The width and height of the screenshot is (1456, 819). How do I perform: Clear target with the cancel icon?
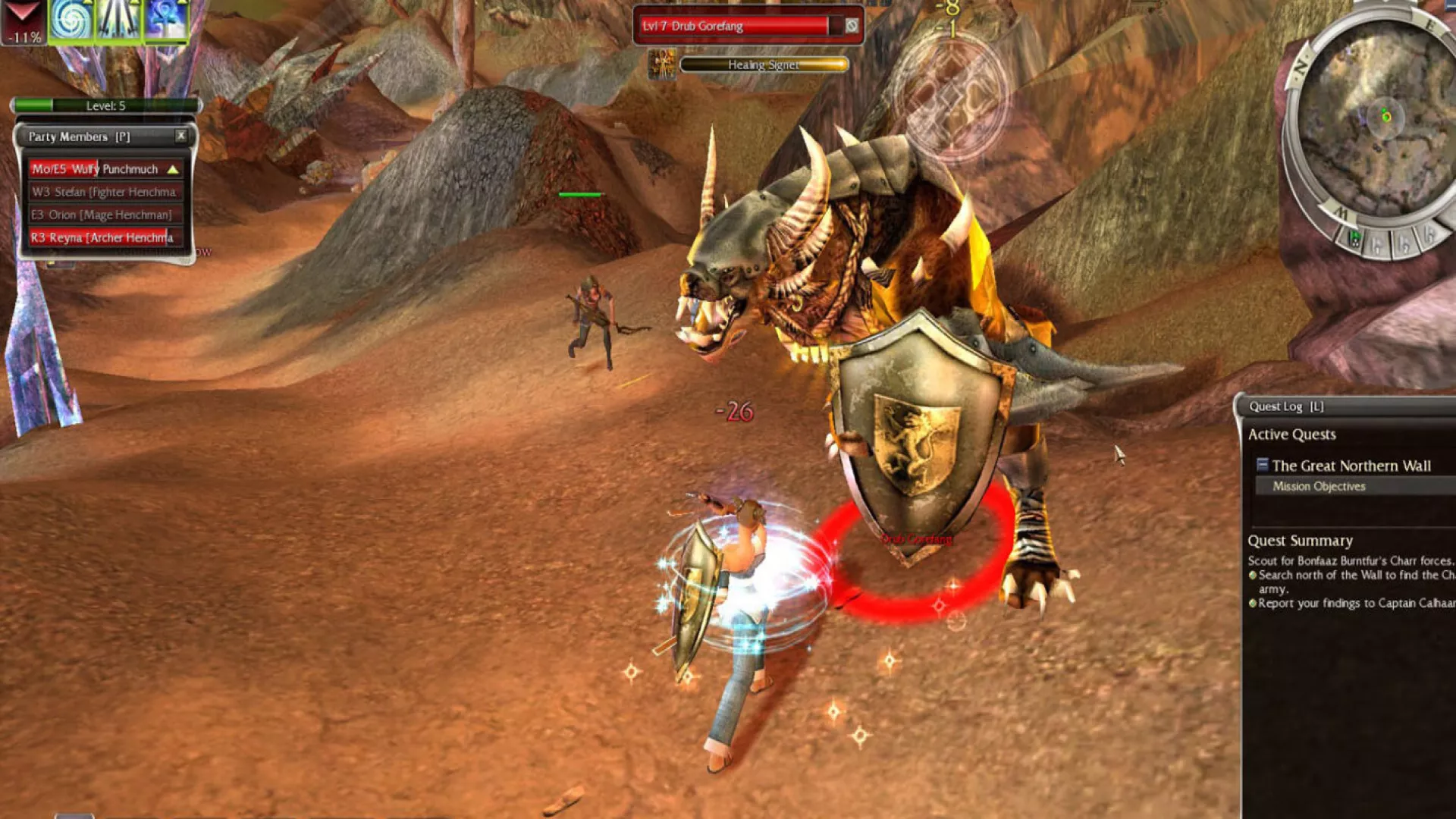click(852, 26)
